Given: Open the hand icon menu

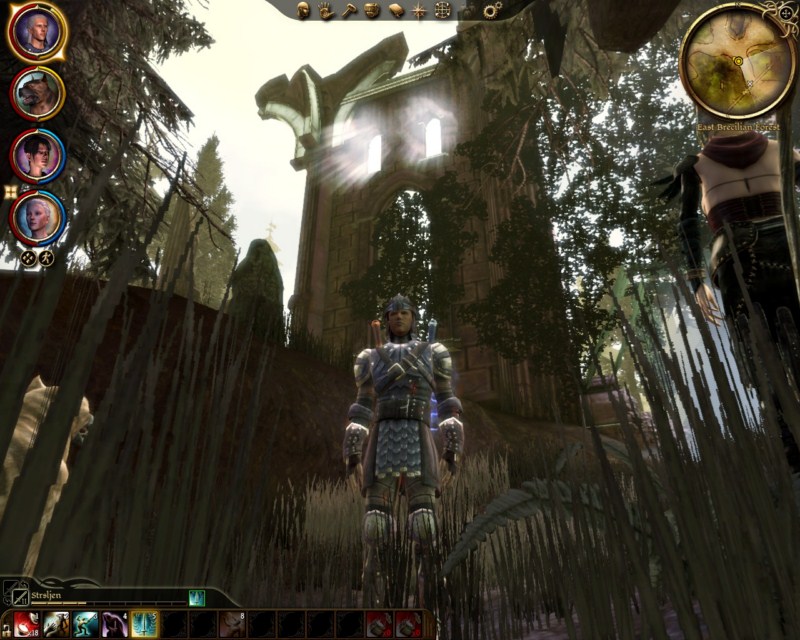Looking at the screenshot, I should click(x=326, y=11).
